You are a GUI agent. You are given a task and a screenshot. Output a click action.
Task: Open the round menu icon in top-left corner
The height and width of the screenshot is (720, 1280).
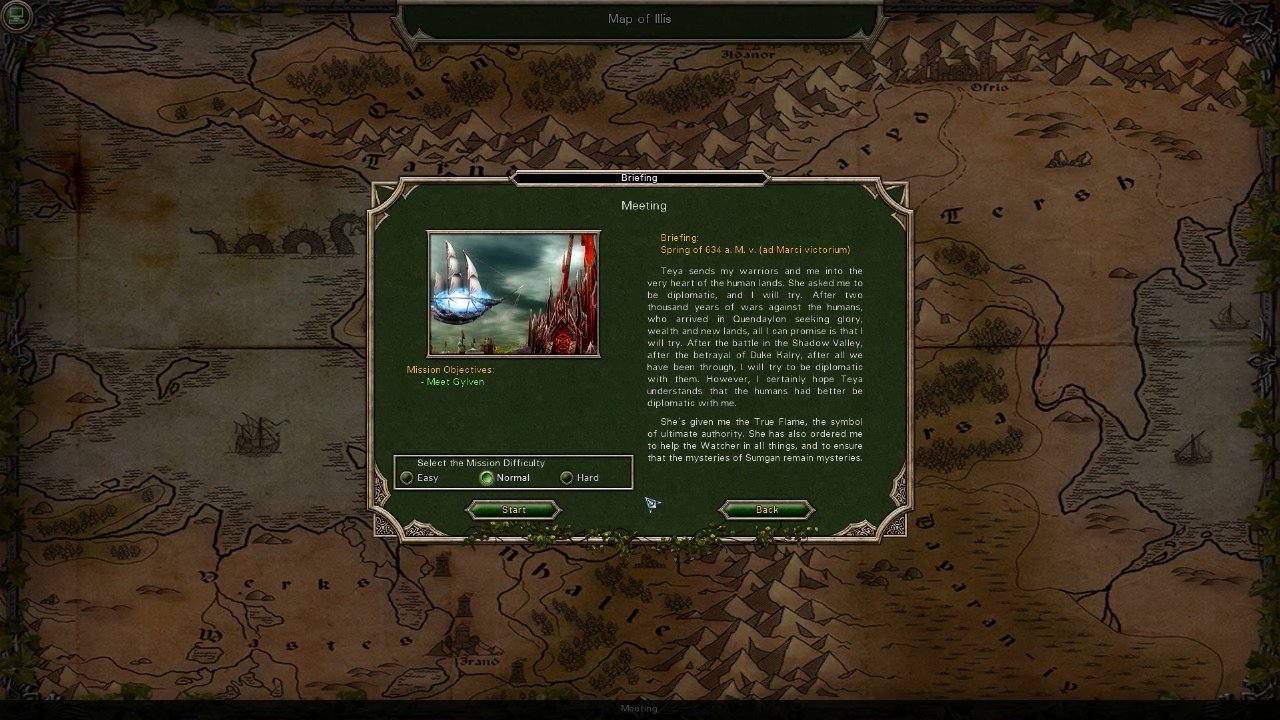17,16
